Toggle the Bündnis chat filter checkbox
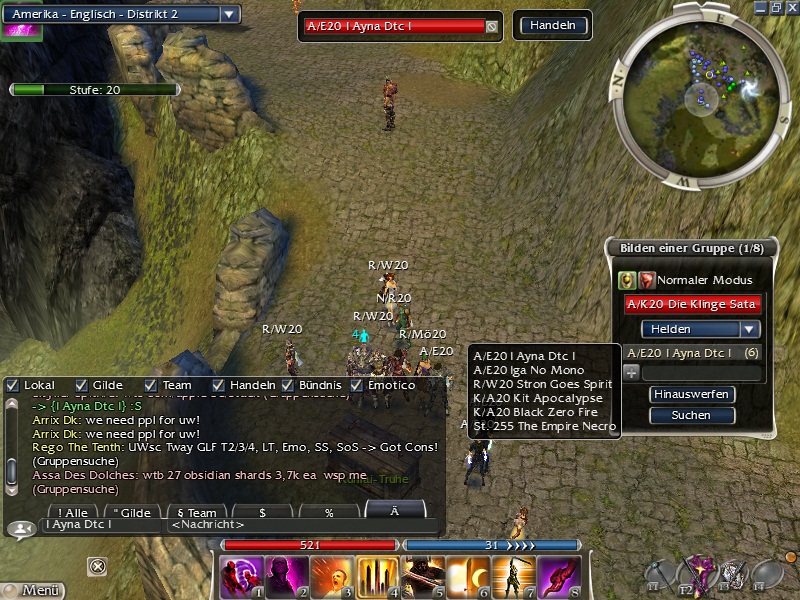The image size is (800, 600). [288, 385]
